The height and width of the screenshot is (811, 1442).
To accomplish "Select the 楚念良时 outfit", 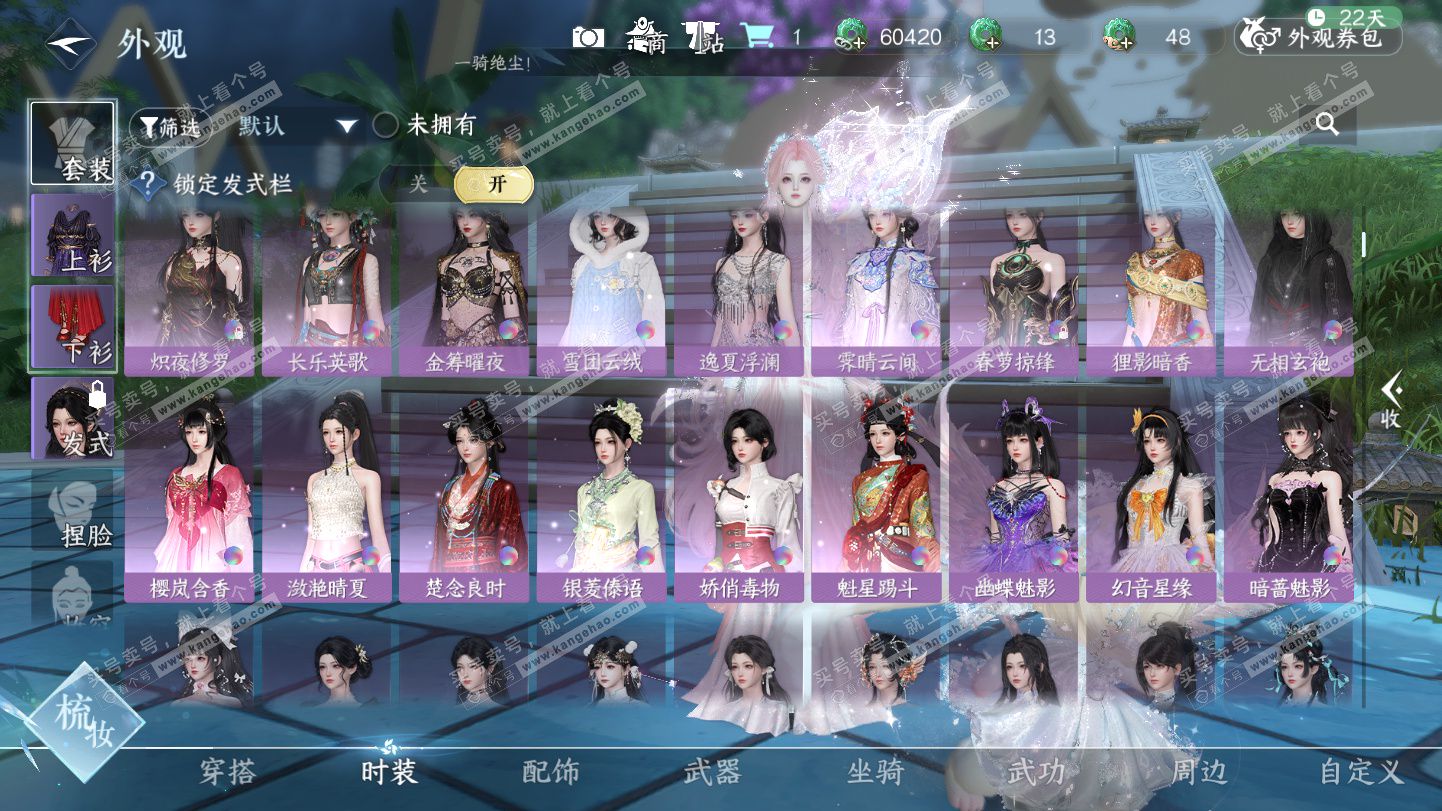I will pos(466,495).
